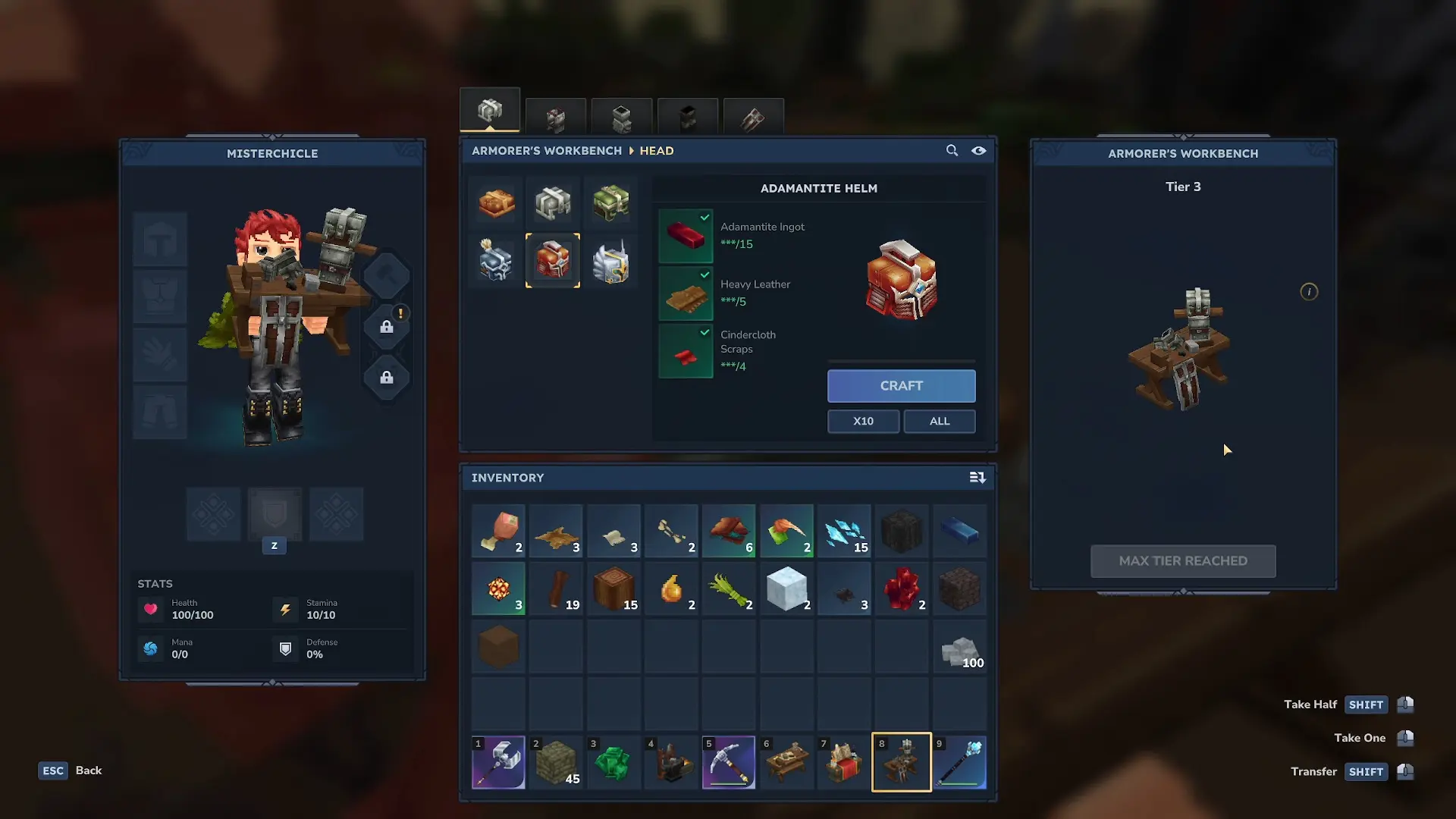Select the Adamantite Ingot ingredient slot
Viewport: 1456px width, 819px height.
click(686, 236)
